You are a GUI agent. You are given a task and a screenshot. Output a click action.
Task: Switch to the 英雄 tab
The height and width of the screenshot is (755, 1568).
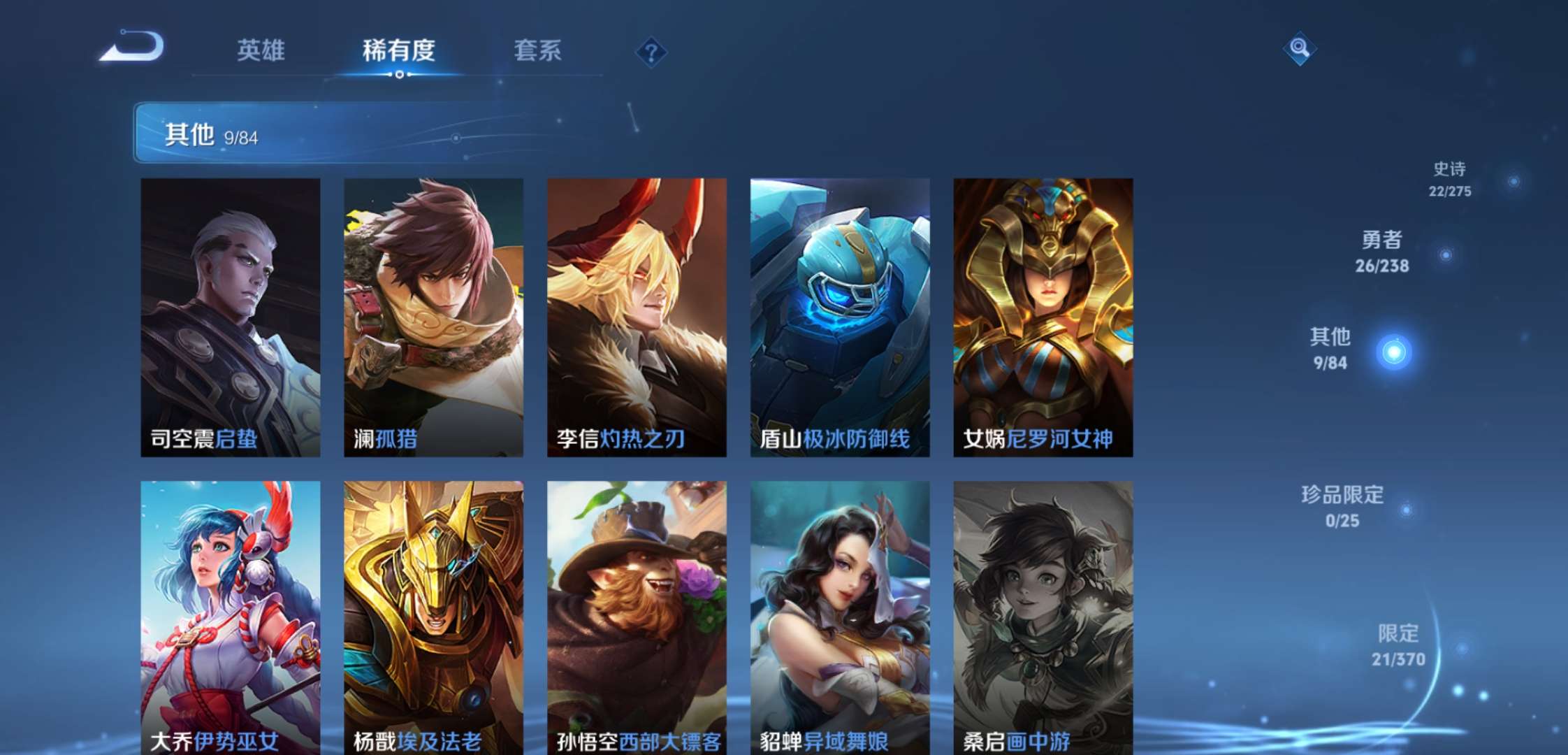click(261, 50)
